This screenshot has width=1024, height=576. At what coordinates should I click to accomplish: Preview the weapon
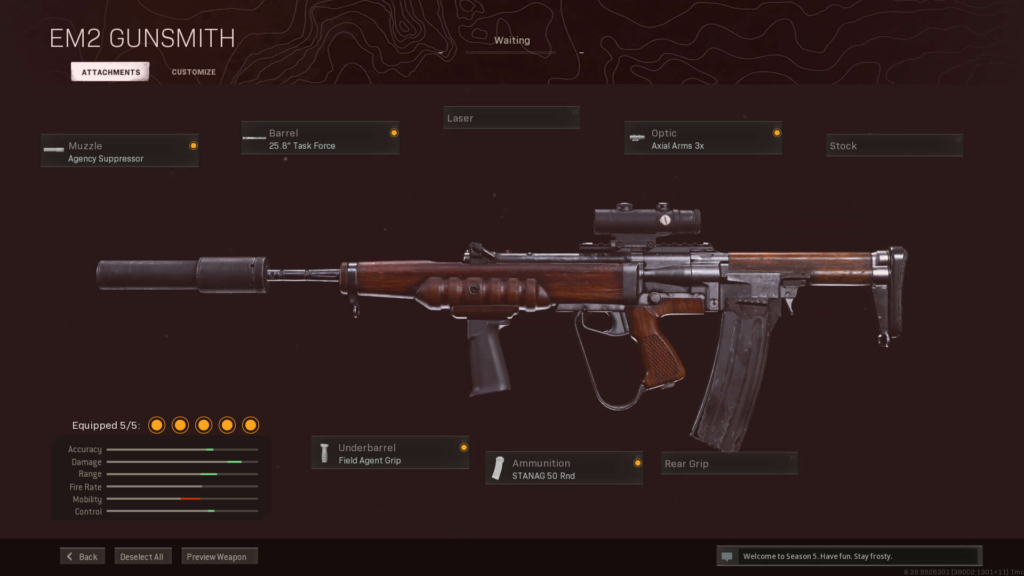tap(219, 556)
